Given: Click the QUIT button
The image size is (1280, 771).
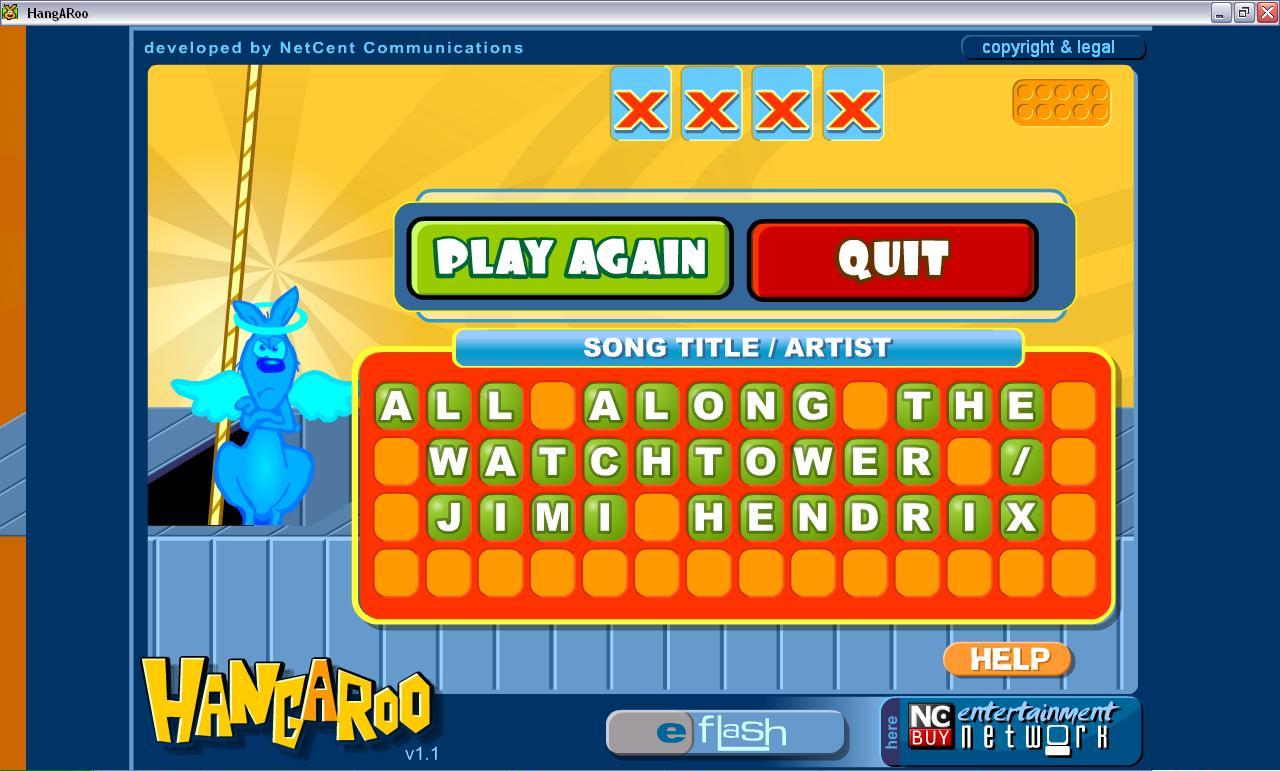Looking at the screenshot, I should [891, 258].
